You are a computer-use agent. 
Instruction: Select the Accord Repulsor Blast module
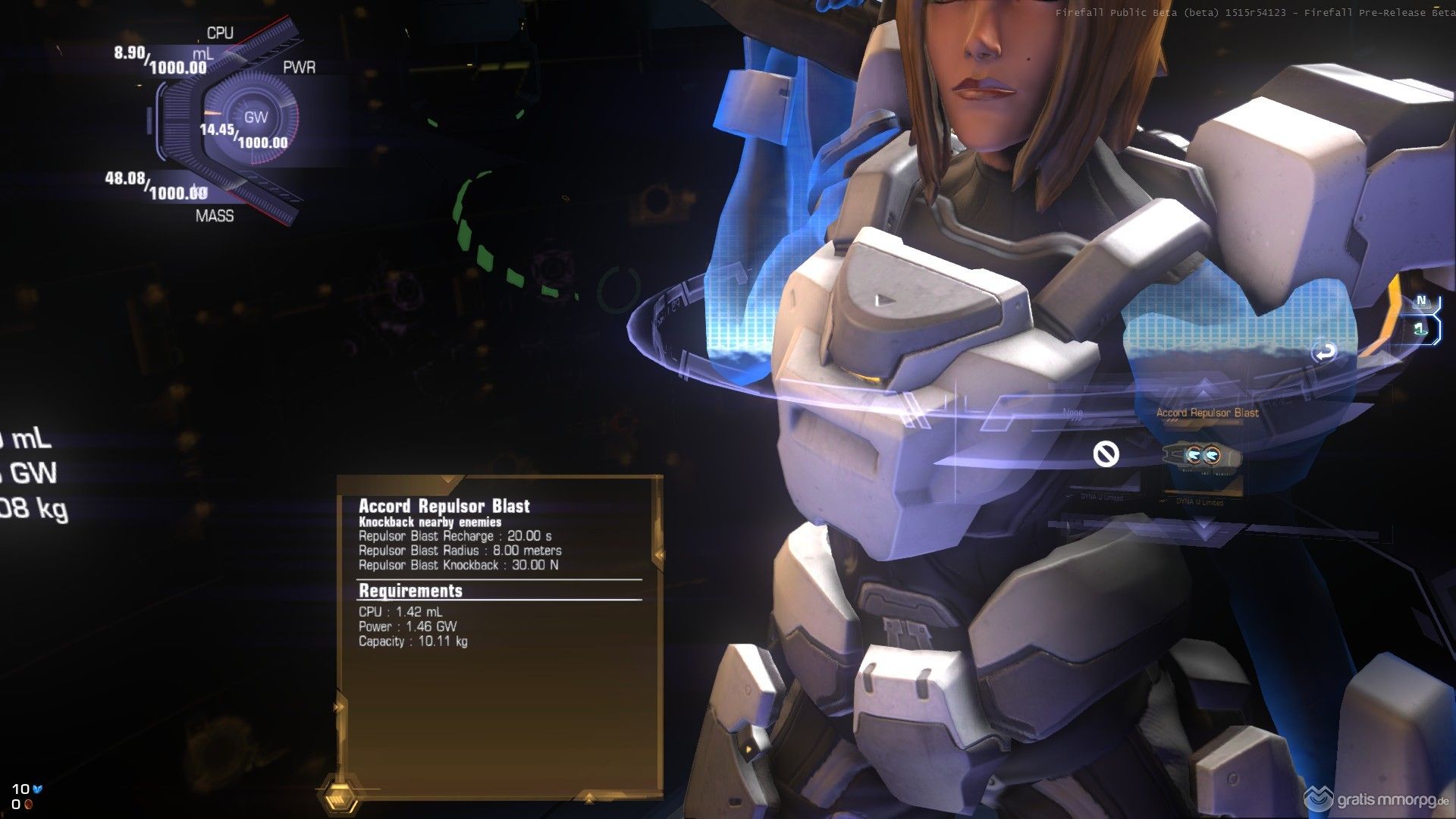(1203, 455)
